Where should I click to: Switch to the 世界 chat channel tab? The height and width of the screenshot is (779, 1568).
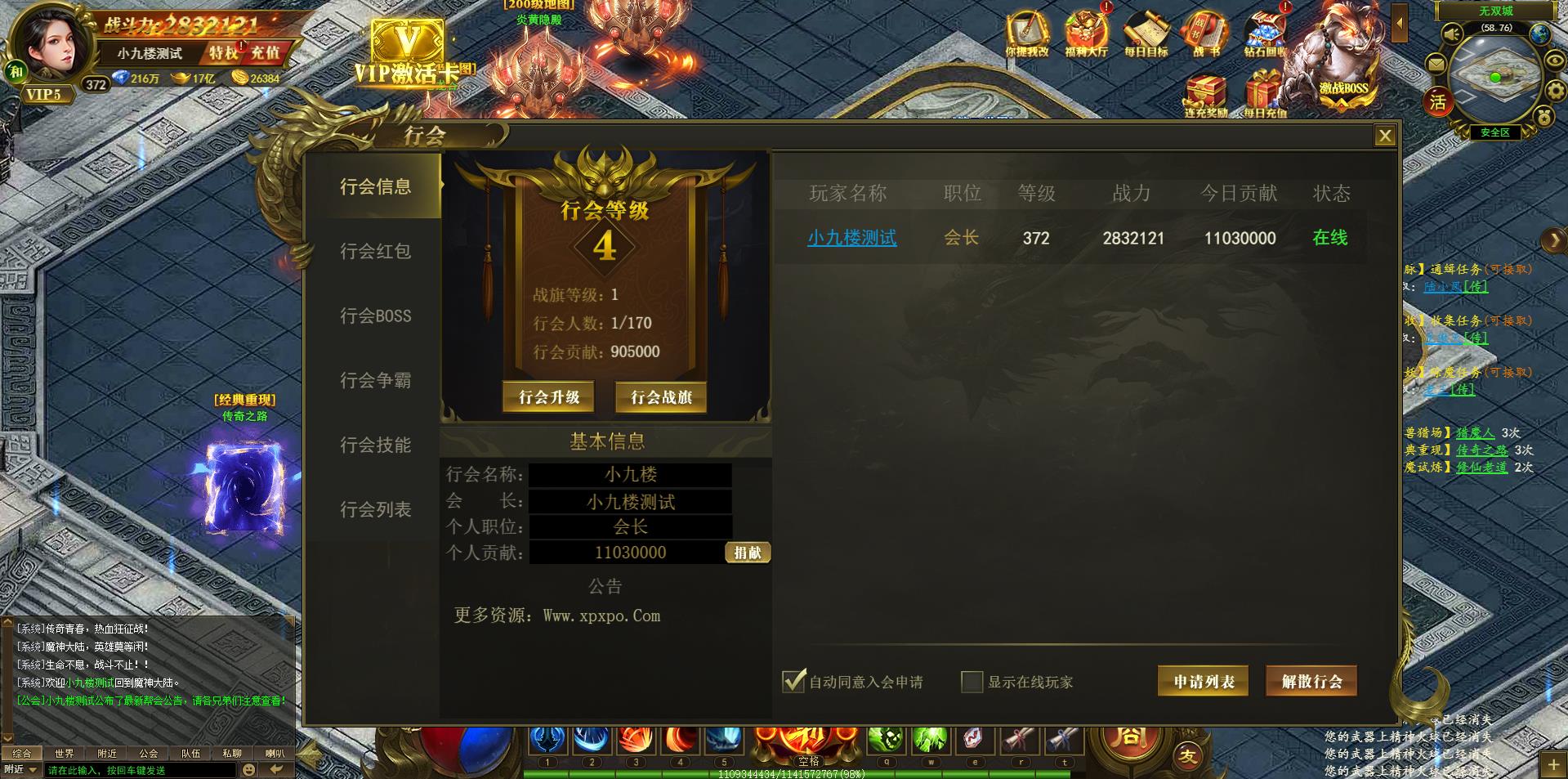[x=65, y=753]
